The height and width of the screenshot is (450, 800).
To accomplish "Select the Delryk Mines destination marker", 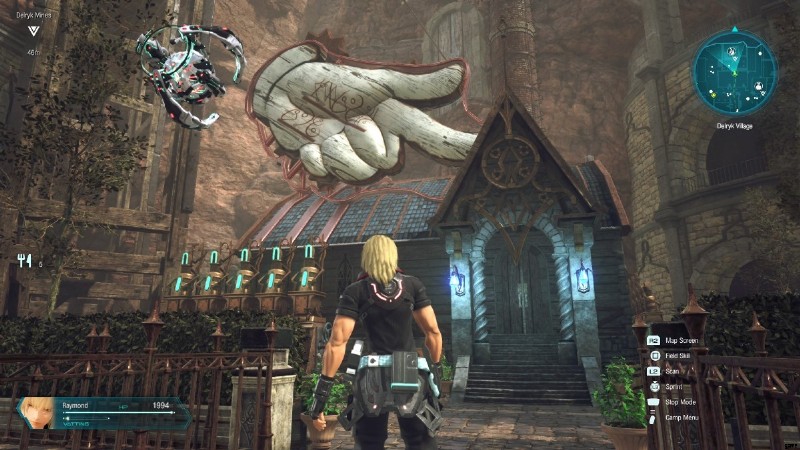I will pyautogui.click(x=34, y=30).
